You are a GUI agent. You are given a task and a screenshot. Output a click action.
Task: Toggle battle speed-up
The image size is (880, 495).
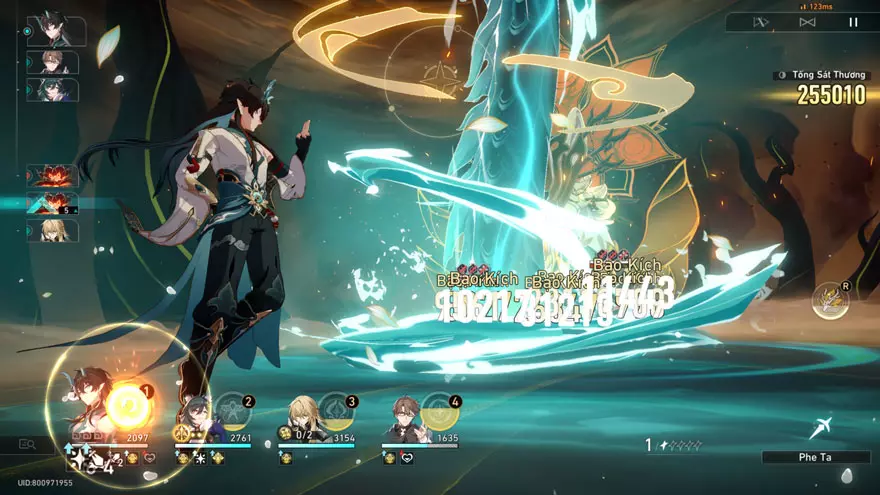pos(807,22)
